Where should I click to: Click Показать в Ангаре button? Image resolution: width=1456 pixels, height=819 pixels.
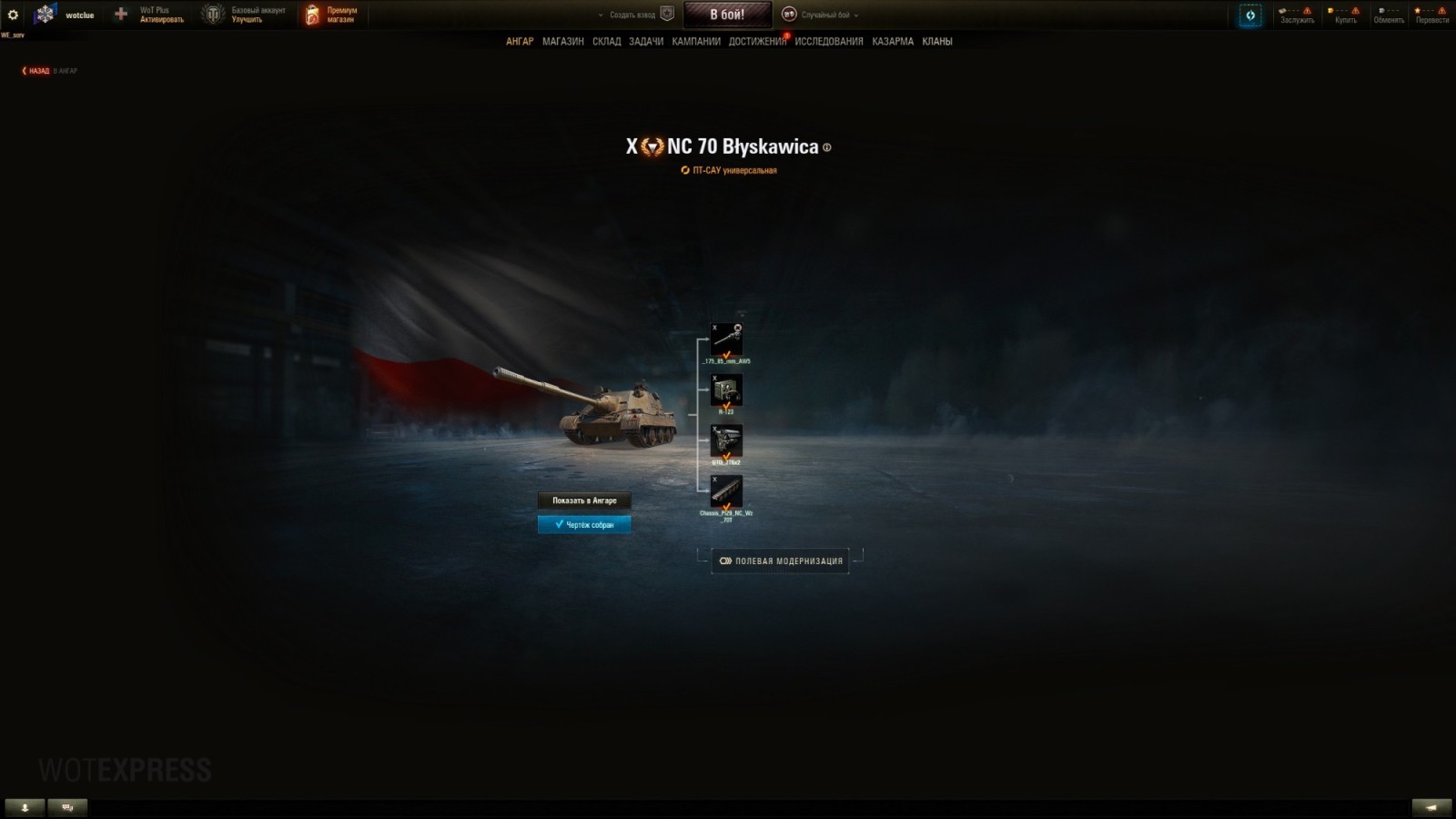583,500
